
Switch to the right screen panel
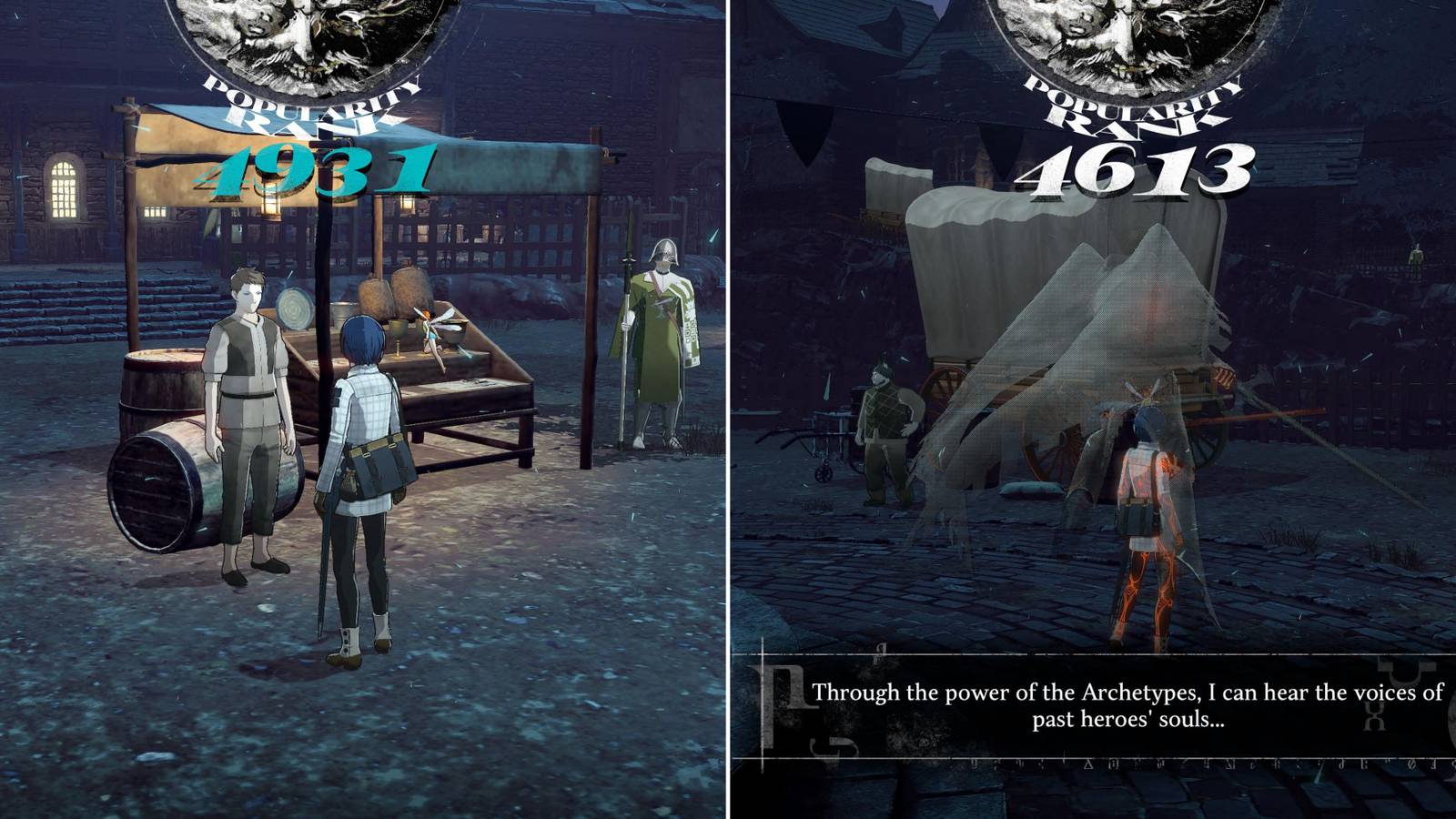1092,409
